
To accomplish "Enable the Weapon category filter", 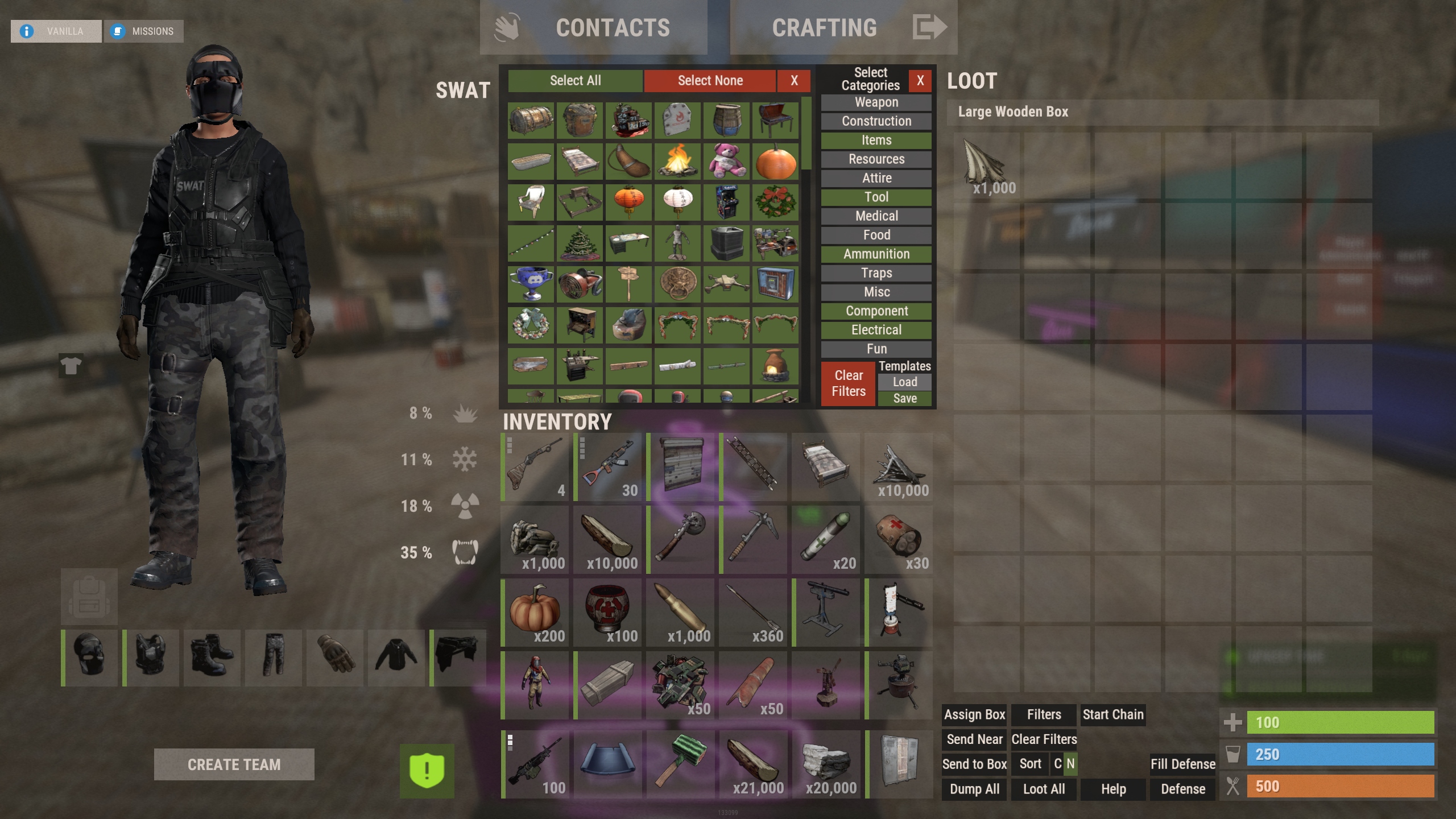I will [876, 102].
